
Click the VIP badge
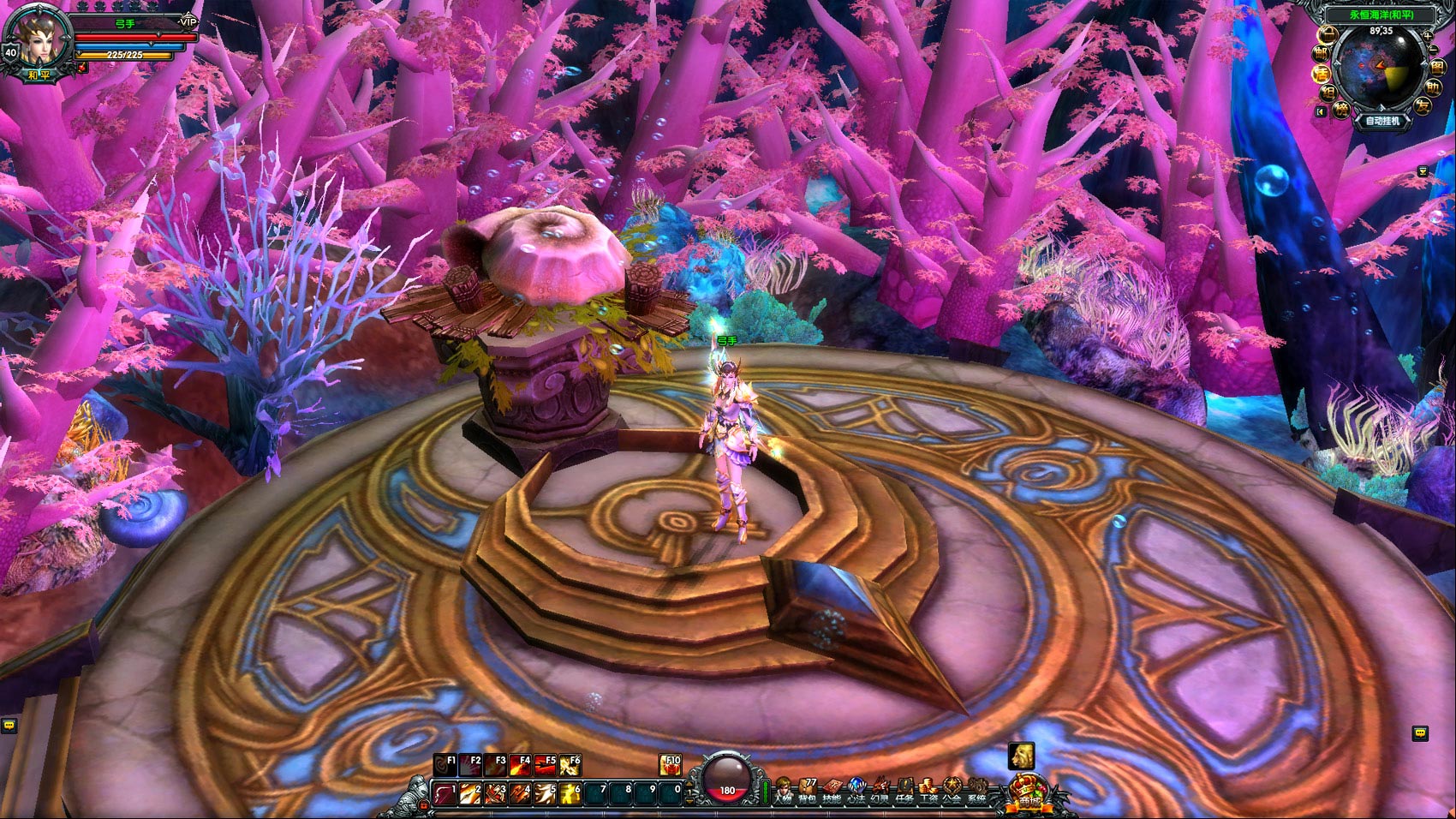(x=188, y=21)
